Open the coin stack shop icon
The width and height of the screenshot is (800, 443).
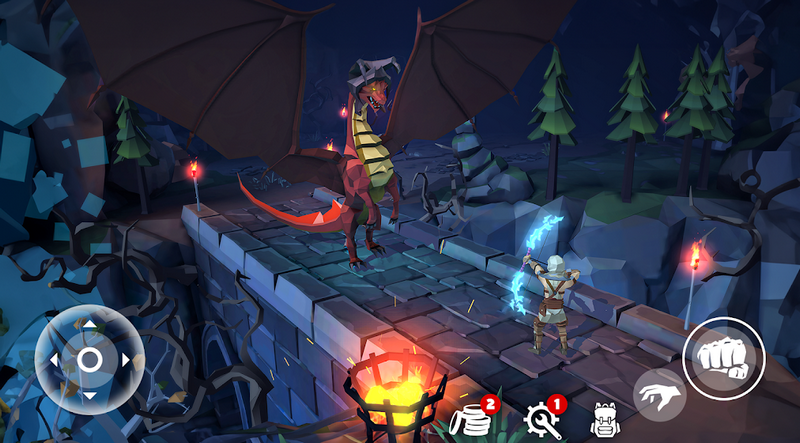(471, 421)
